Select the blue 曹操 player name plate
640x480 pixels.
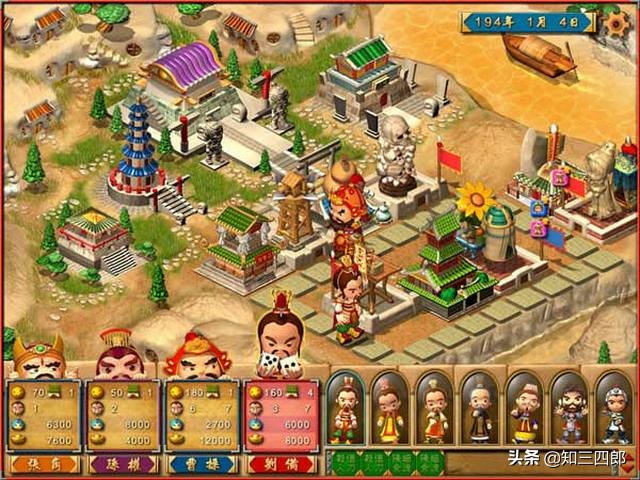(200, 464)
